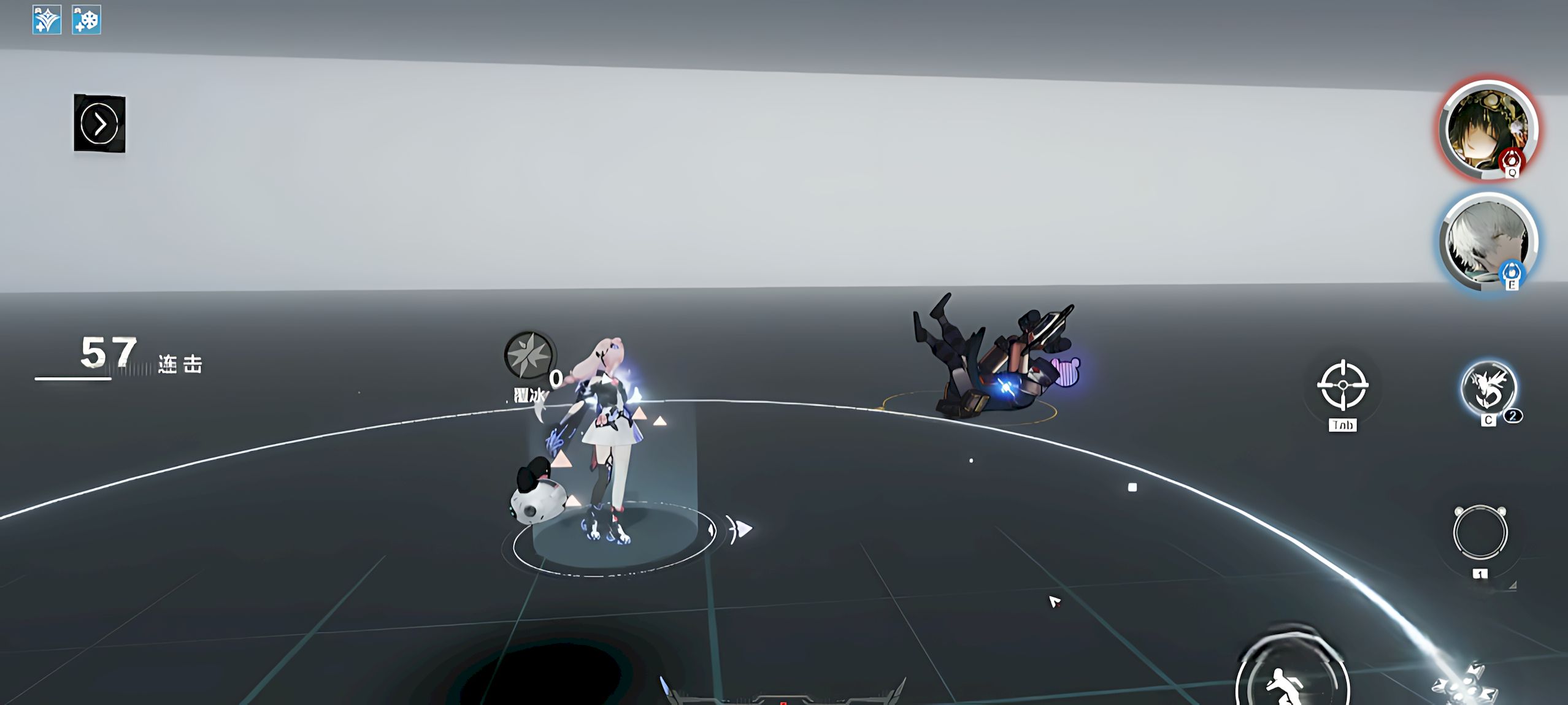Switch to the dark-haired character portrait

[x=1488, y=129]
